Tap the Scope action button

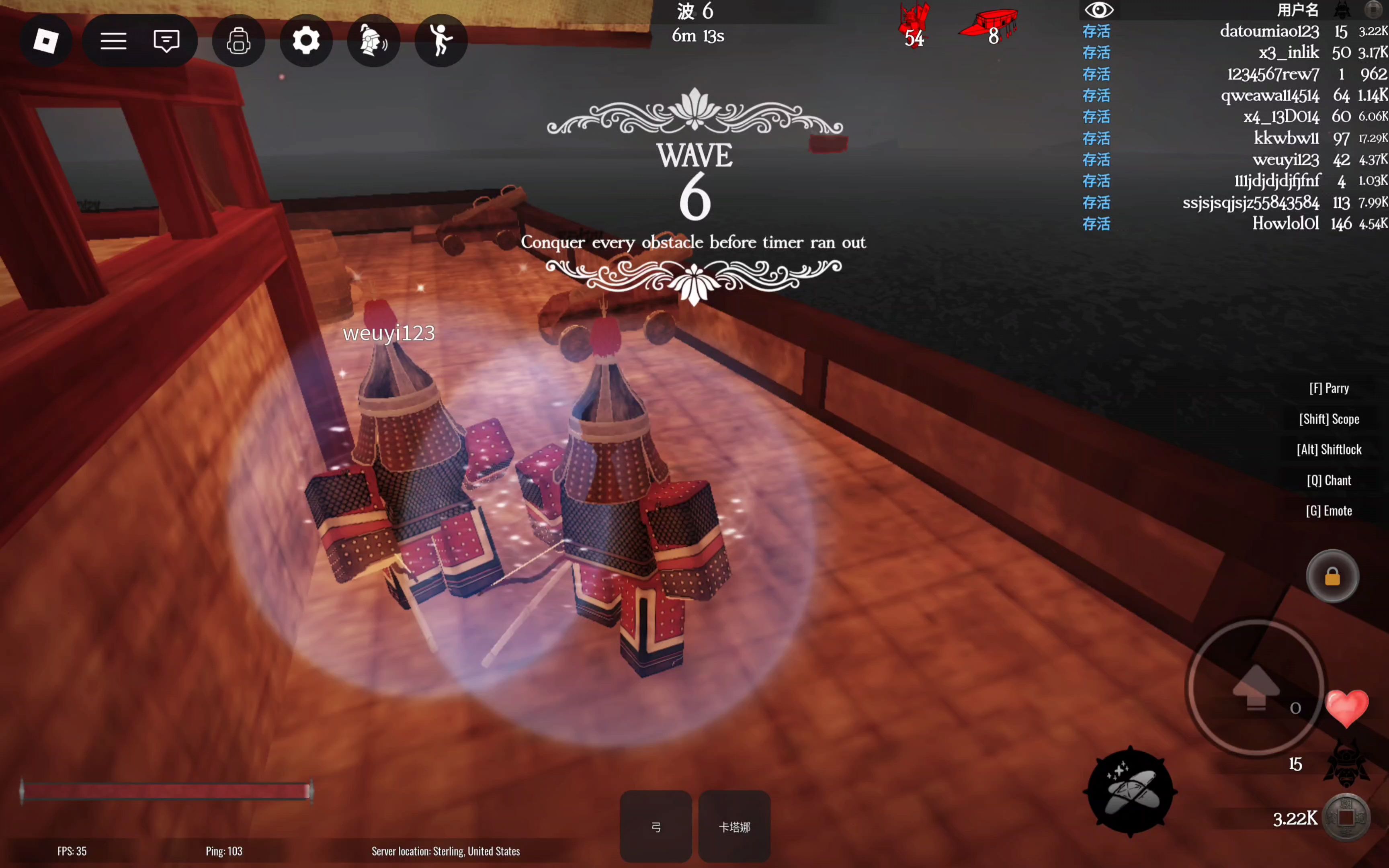coord(1329,419)
